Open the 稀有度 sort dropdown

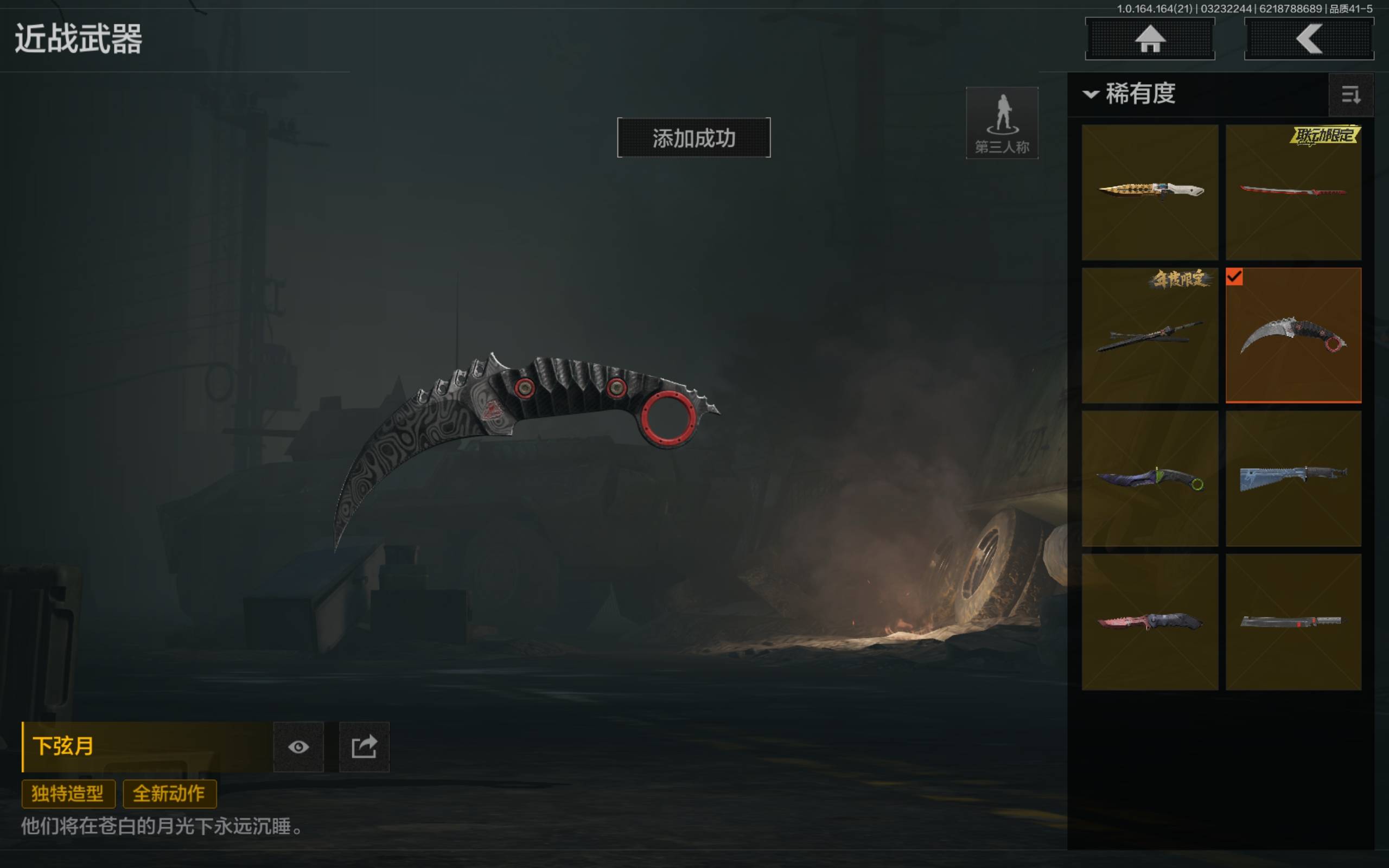pos(1131,93)
